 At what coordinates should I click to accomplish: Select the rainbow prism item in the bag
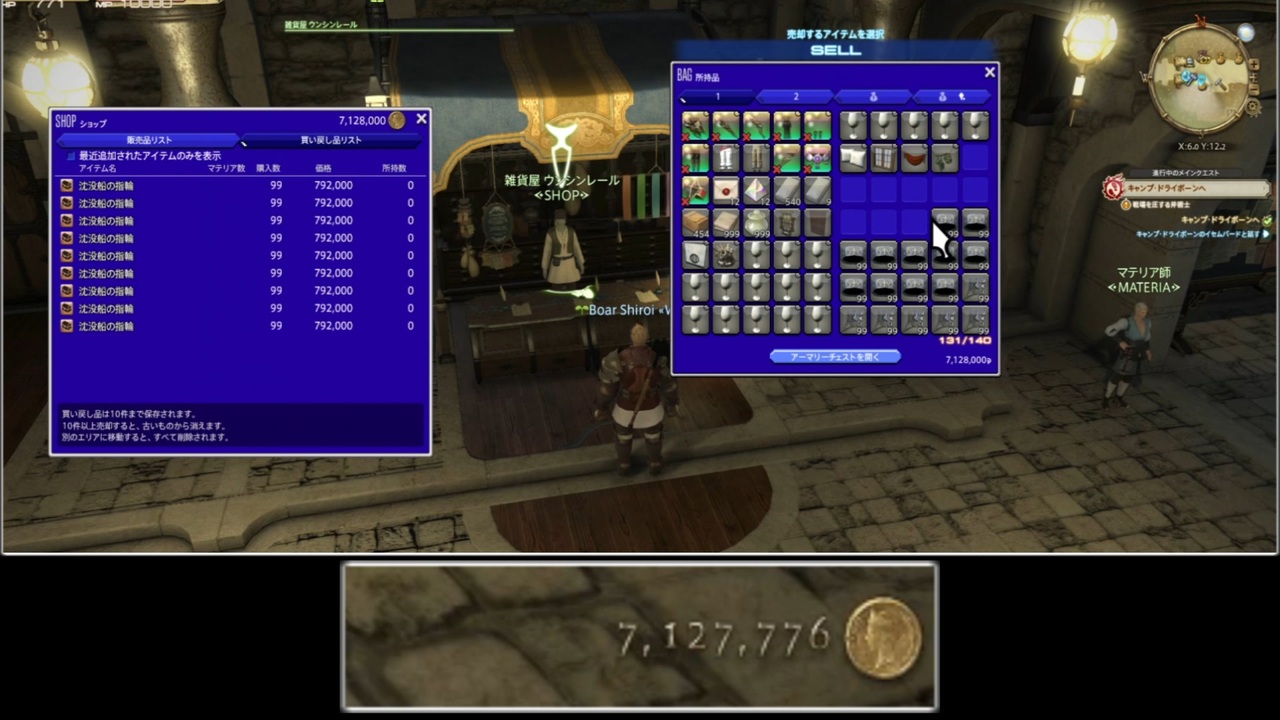756,190
